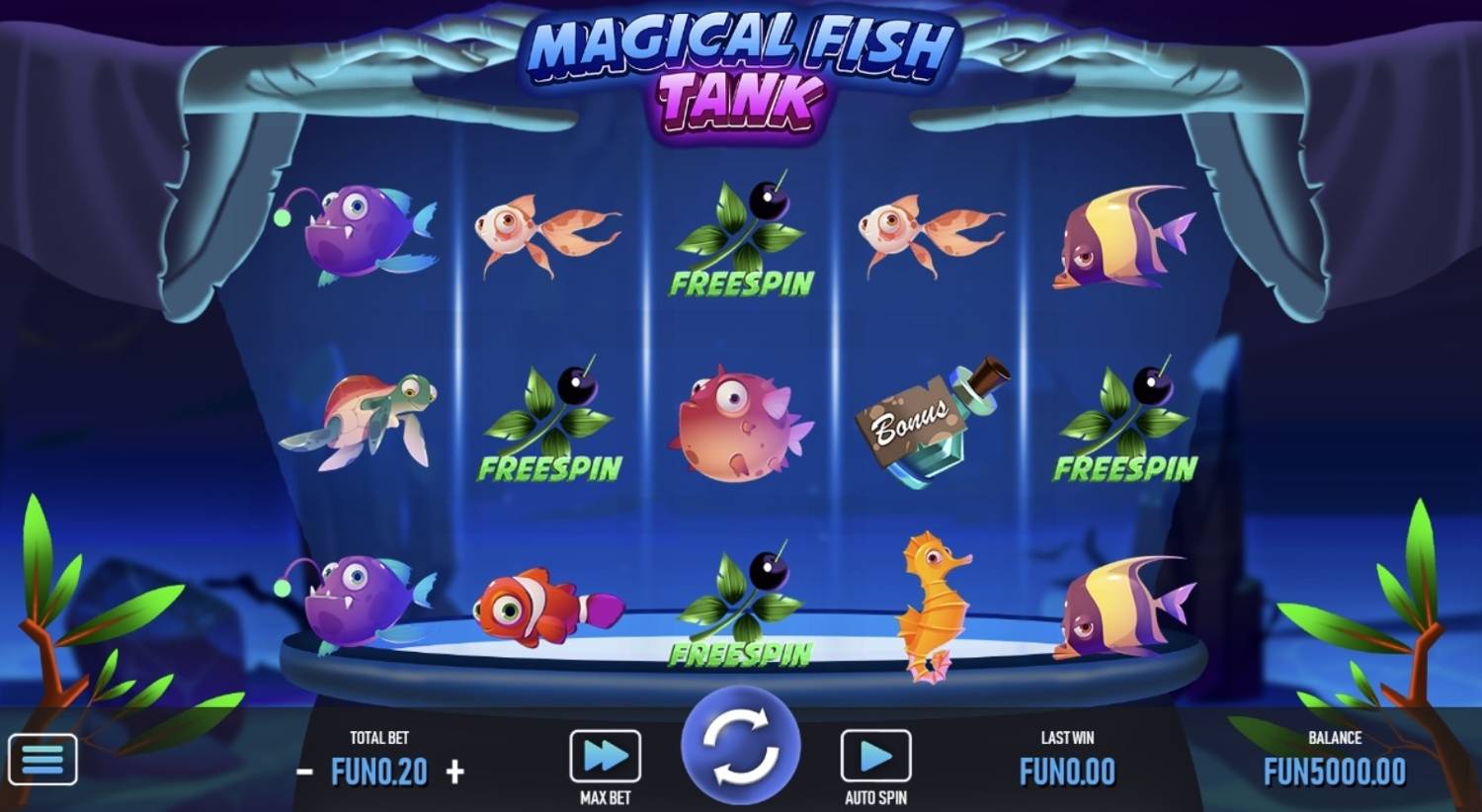Open the hamburger game menu
Image resolution: width=1482 pixels, height=812 pixels.
pyautogui.click(x=43, y=757)
